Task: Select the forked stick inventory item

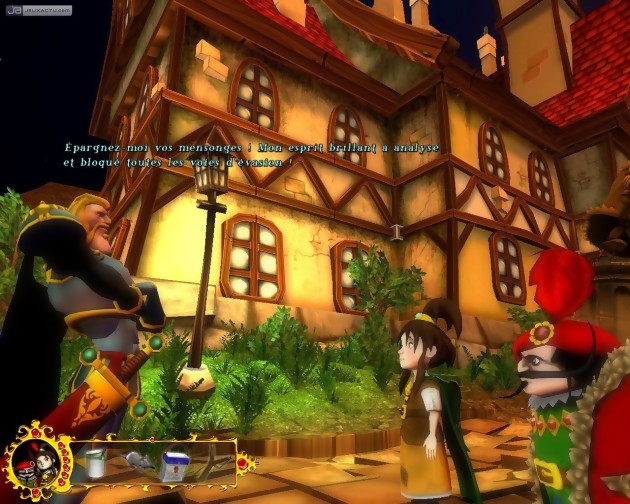Action: [212, 461]
